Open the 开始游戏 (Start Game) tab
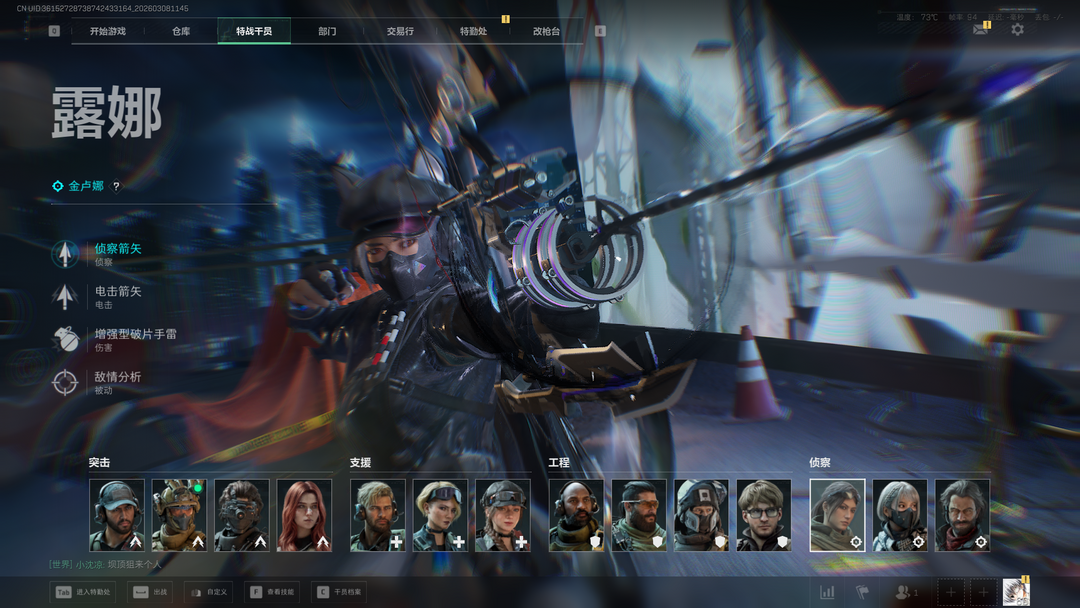This screenshot has width=1080, height=608. click(x=108, y=31)
